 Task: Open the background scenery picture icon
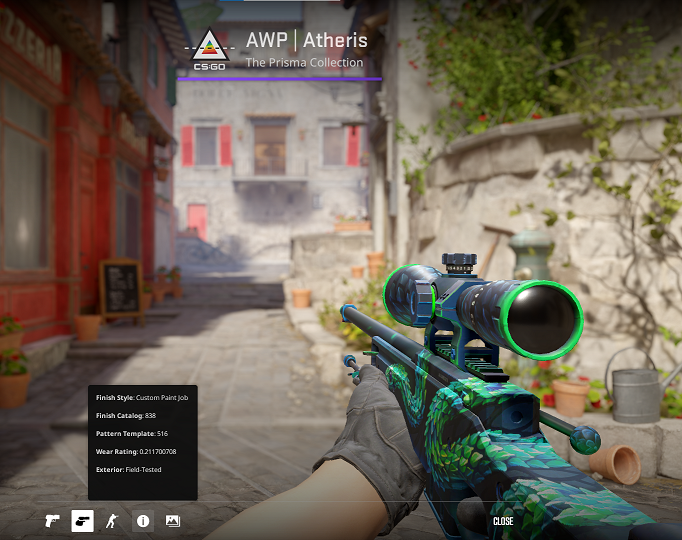tap(172, 521)
